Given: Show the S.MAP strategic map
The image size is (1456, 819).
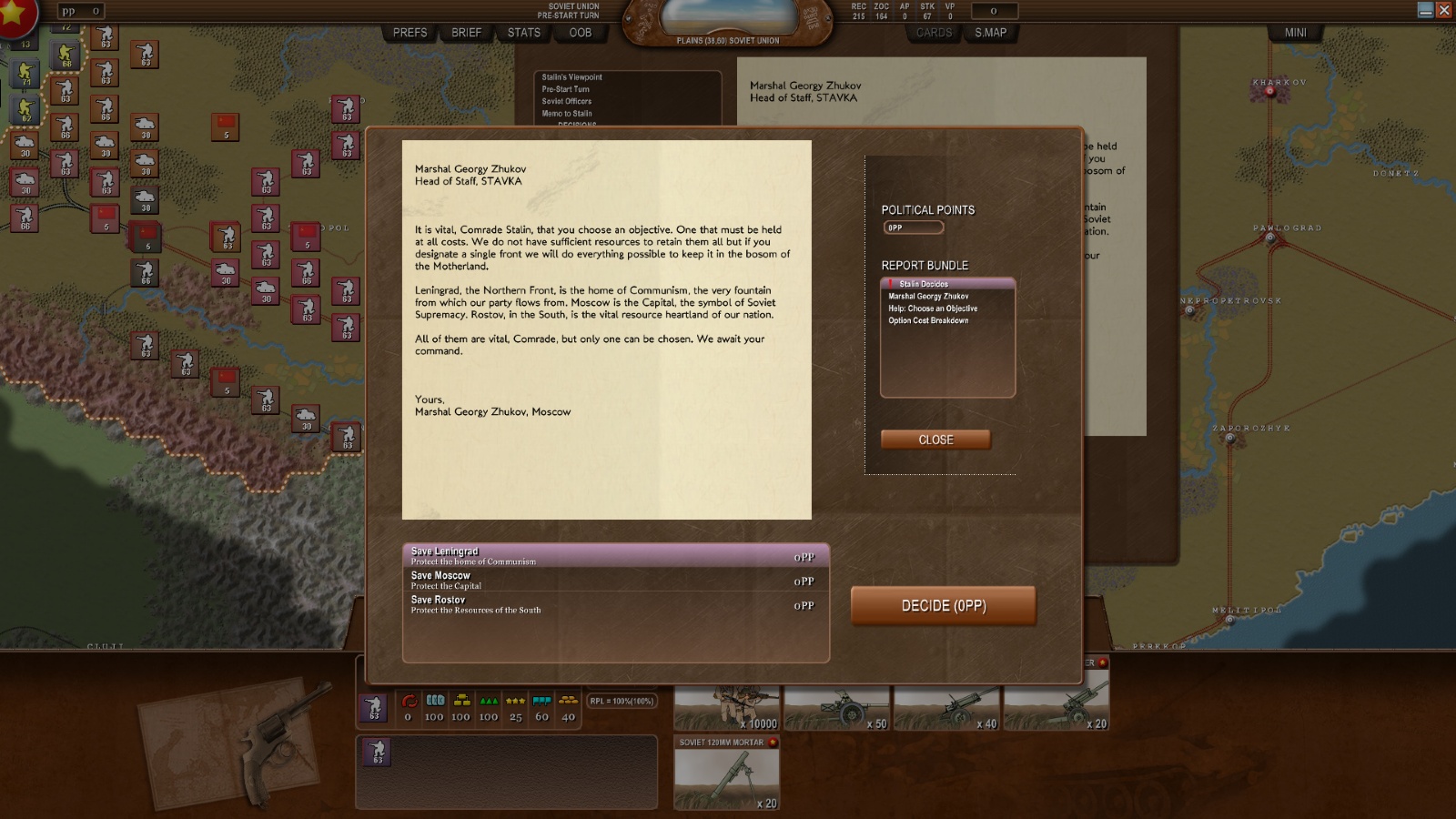Looking at the screenshot, I should click(x=990, y=33).
